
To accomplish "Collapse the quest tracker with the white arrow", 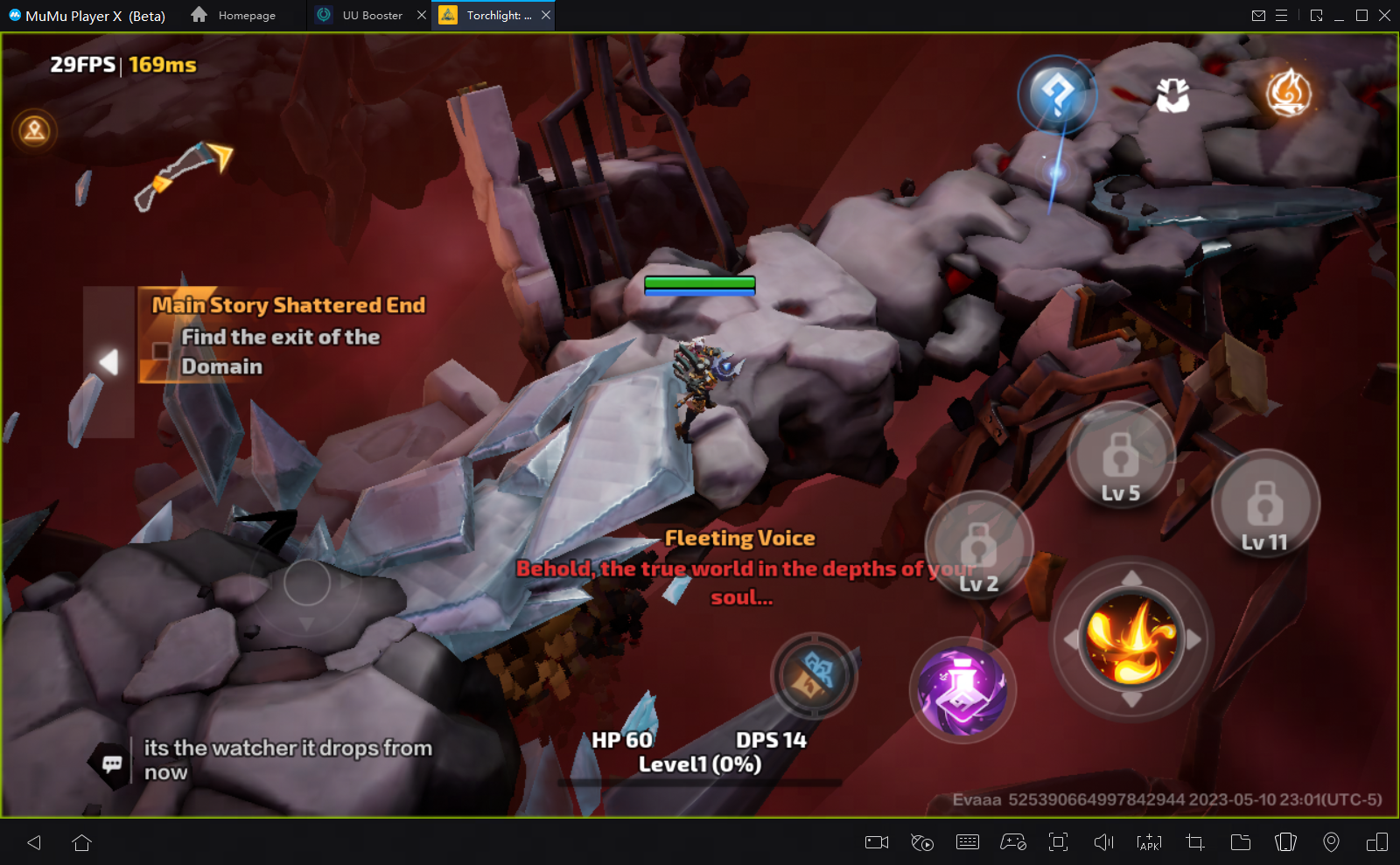I will (108, 361).
